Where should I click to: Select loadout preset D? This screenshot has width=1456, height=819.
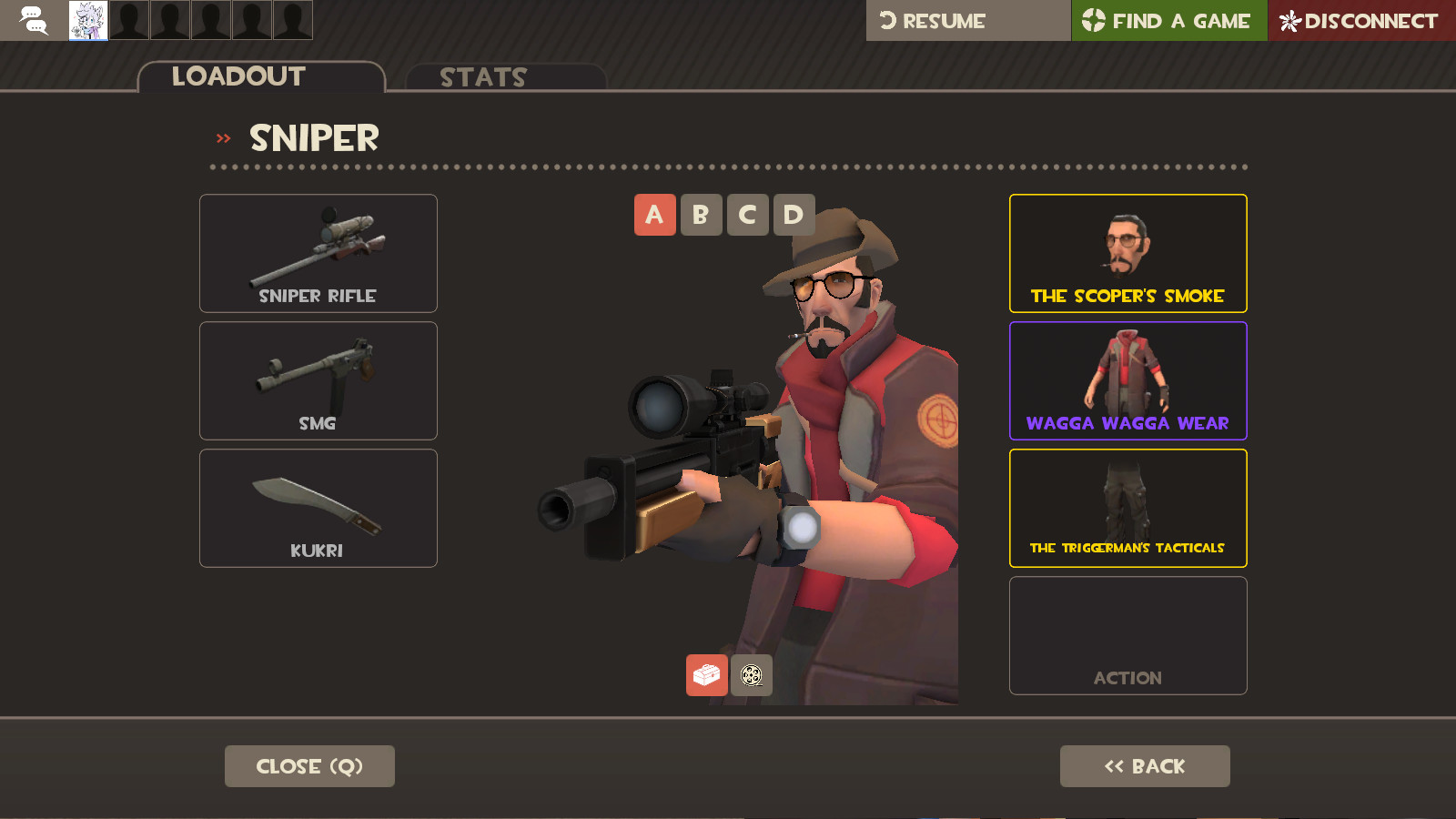(x=793, y=215)
